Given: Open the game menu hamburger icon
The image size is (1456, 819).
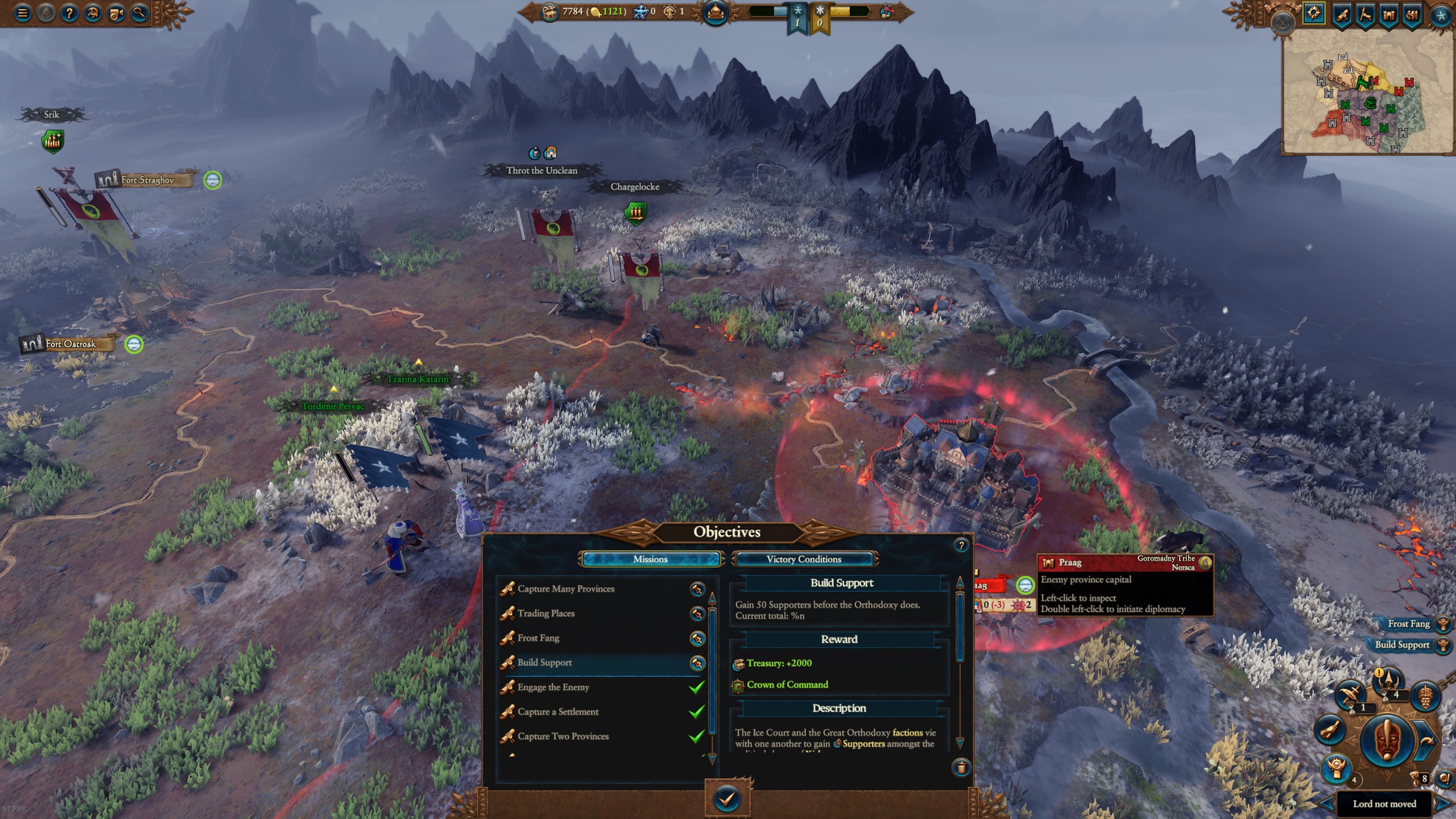Looking at the screenshot, I should click(x=22, y=13).
